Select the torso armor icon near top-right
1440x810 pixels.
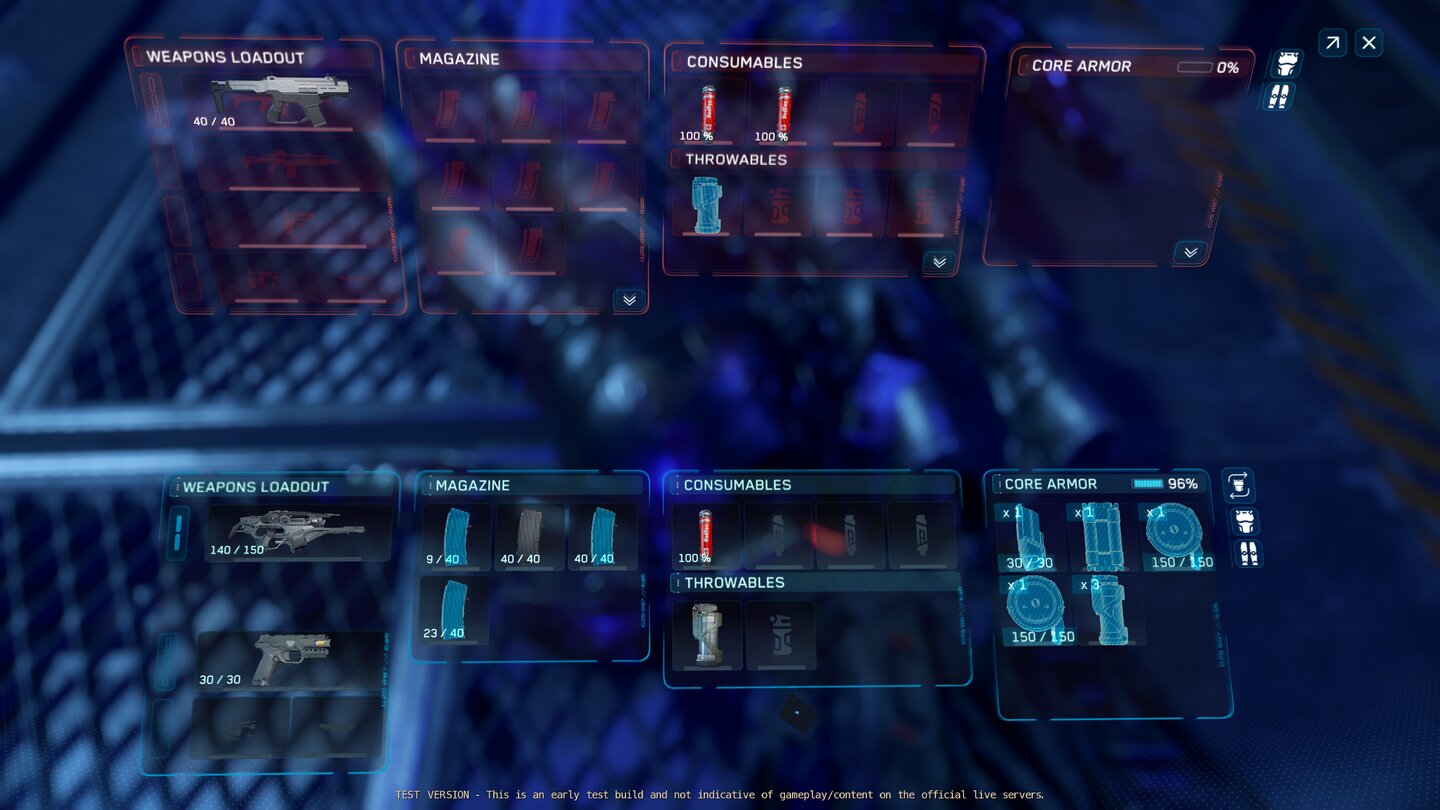tap(1286, 62)
